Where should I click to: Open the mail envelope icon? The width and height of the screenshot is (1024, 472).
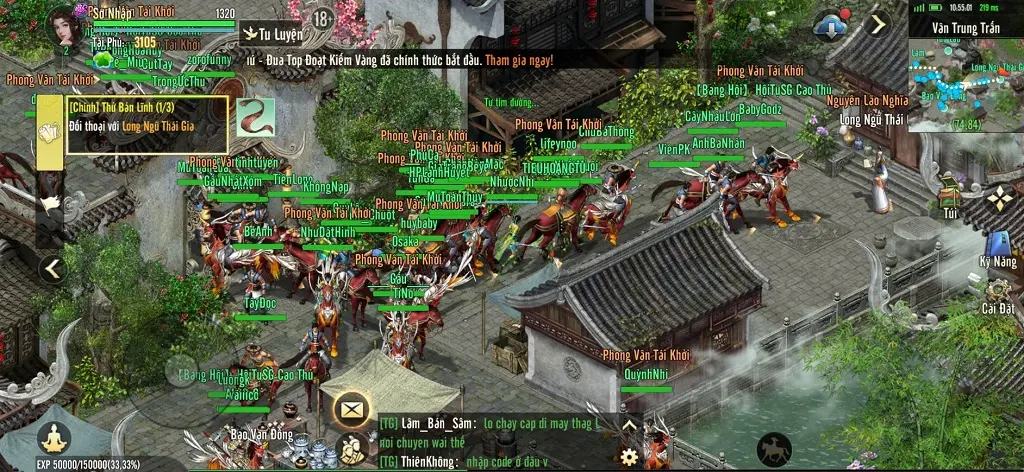pyautogui.click(x=350, y=408)
